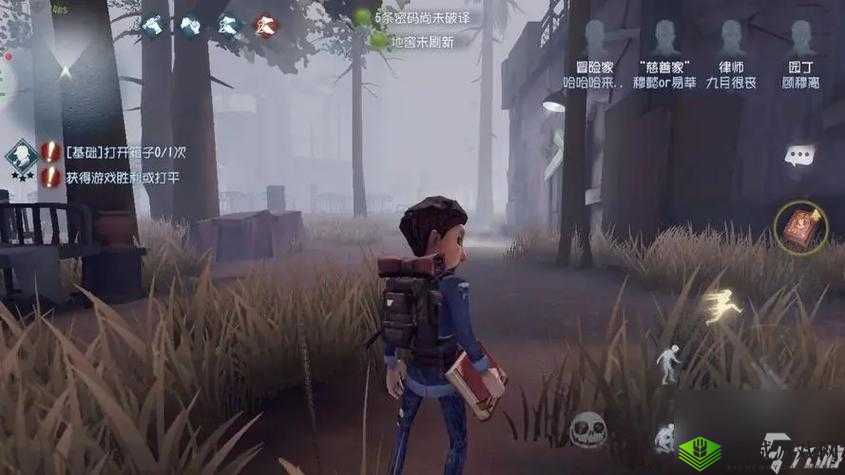Open the character persona badge with stars
Screen dimensions: 845x475
coord(20,158)
